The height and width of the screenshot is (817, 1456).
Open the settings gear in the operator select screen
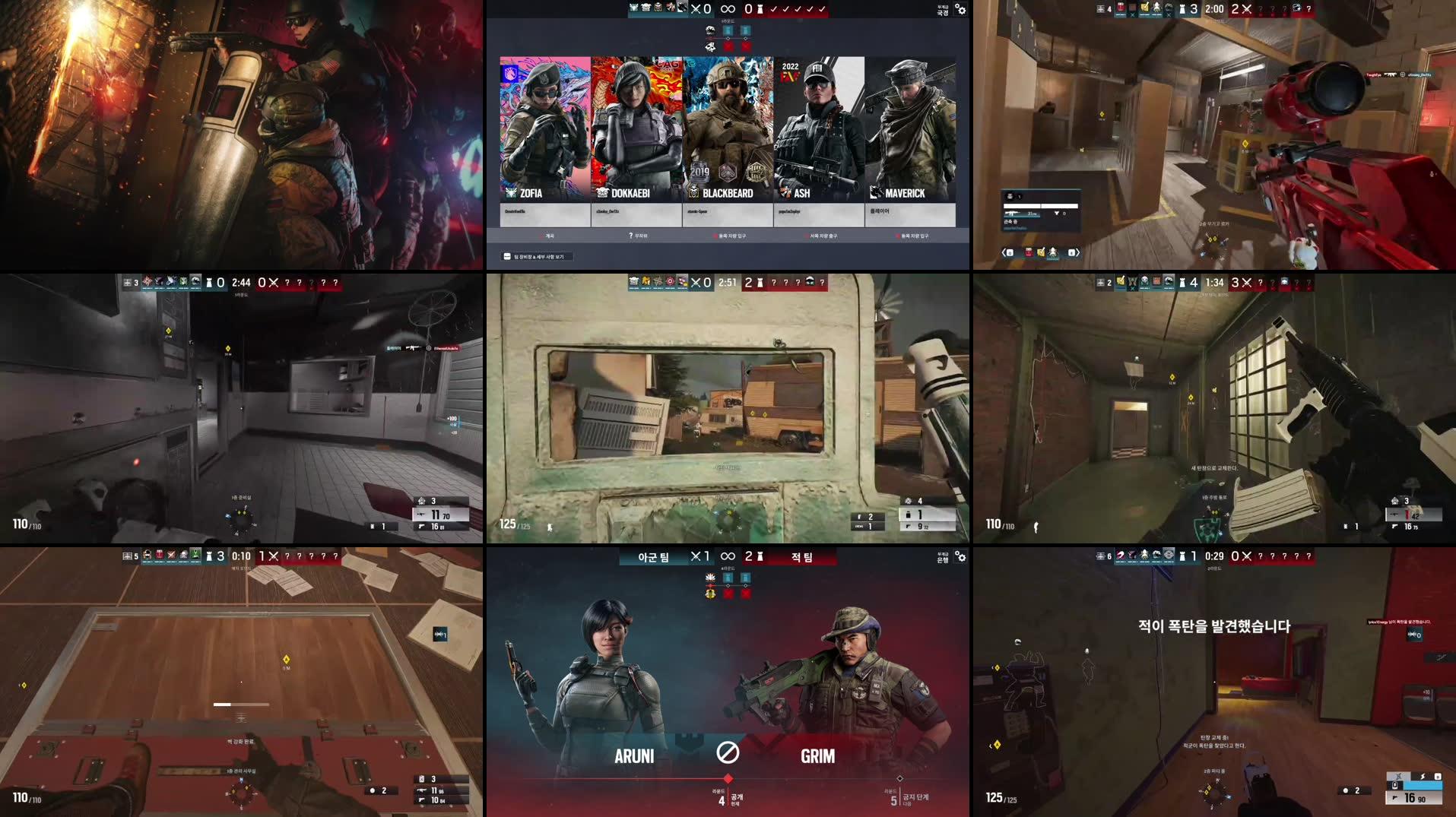point(960,11)
